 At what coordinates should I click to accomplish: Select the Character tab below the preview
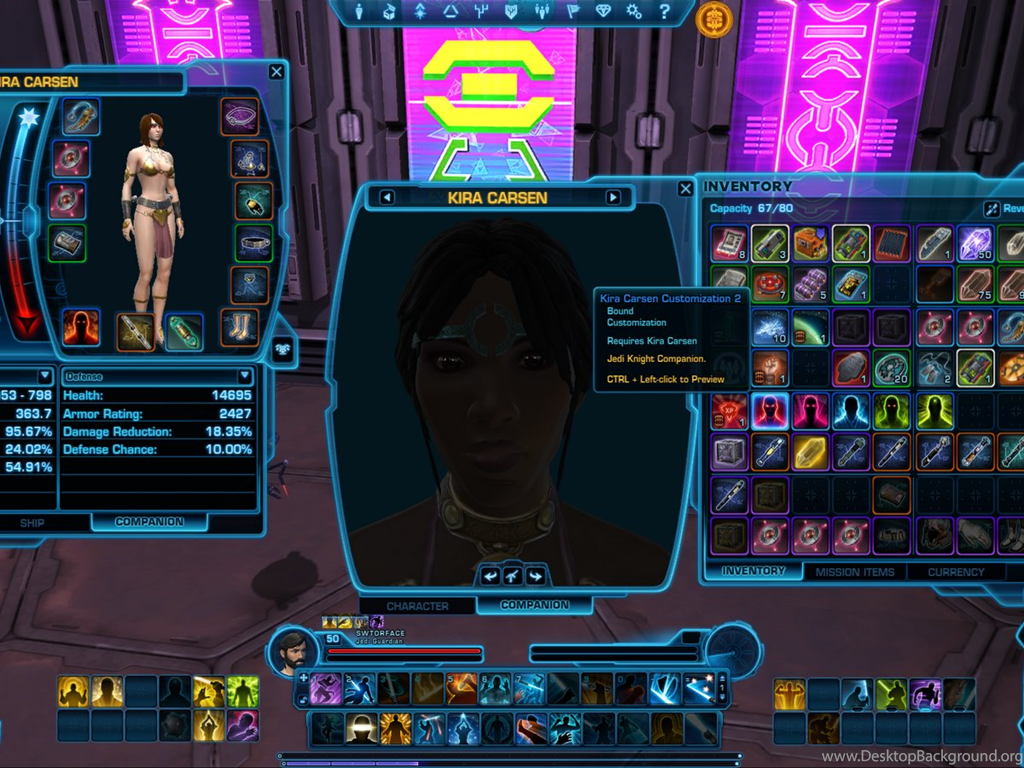pos(417,605)
